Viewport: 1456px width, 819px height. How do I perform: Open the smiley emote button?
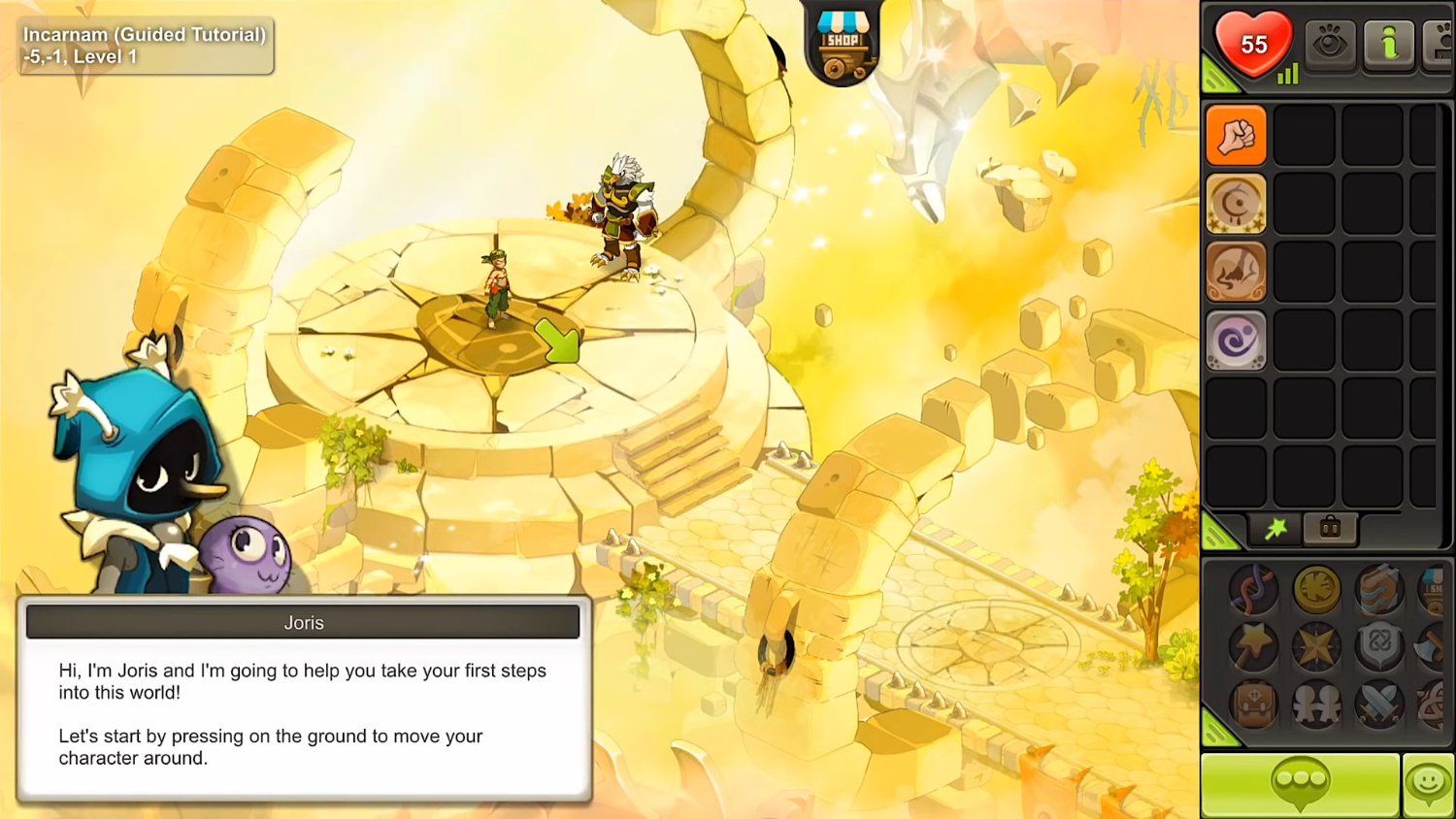point(1427,784)
